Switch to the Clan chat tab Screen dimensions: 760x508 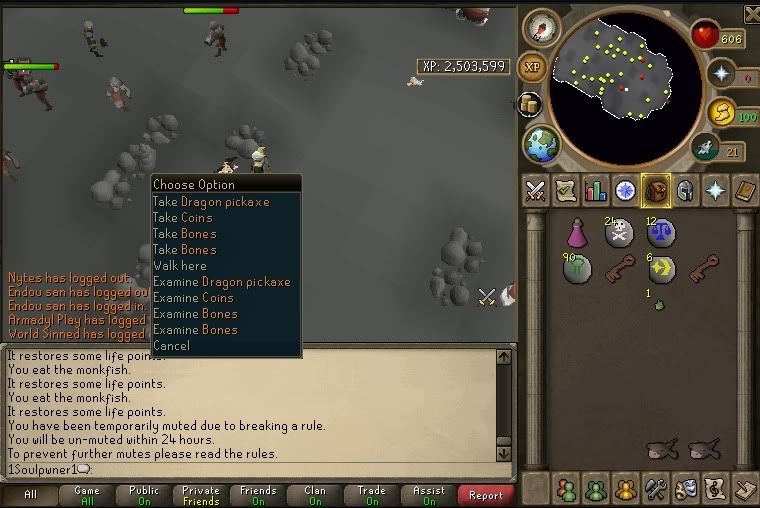coord(315,495)
